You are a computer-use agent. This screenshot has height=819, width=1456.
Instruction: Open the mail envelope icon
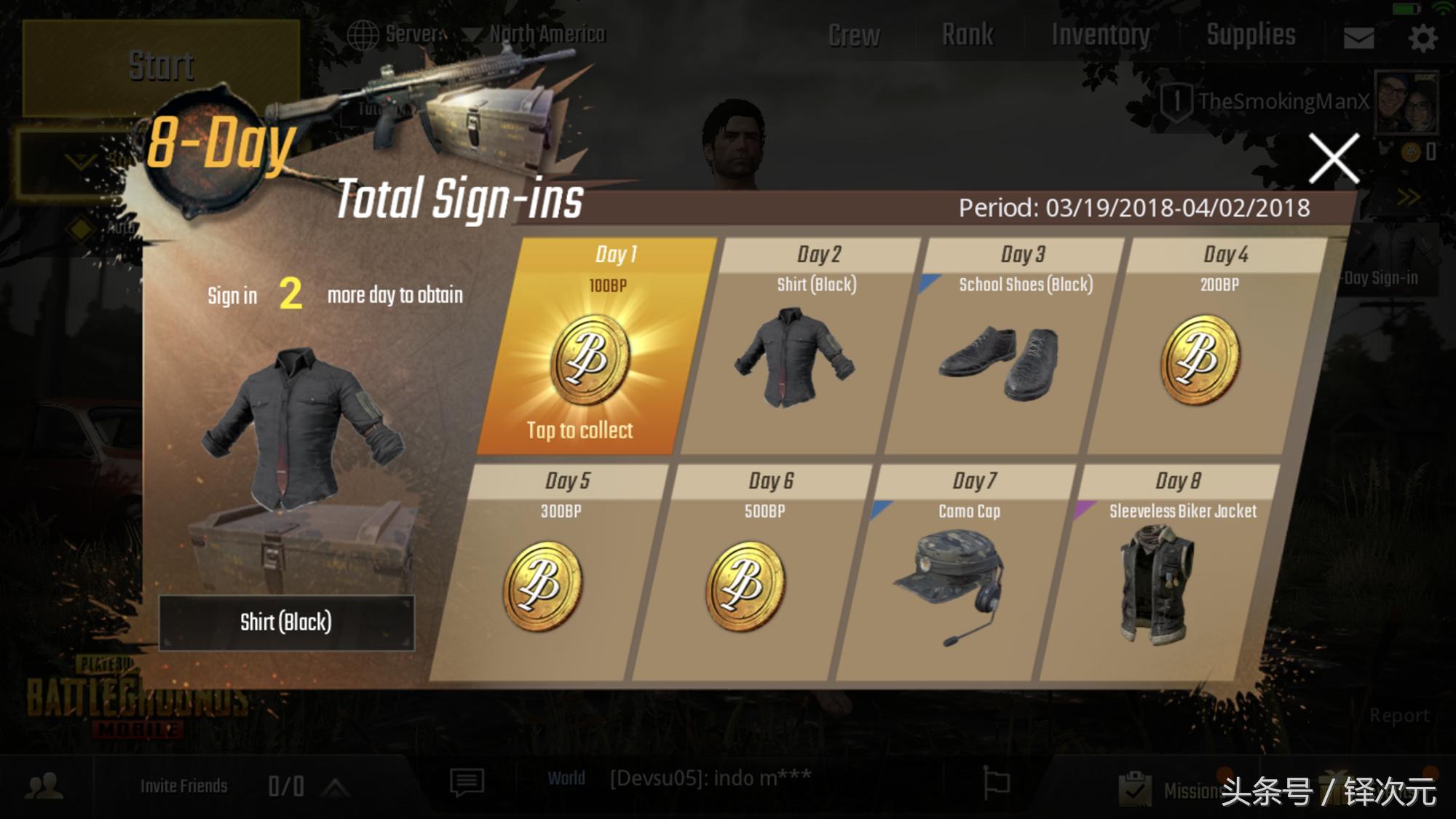click(x=1358, y=38)
